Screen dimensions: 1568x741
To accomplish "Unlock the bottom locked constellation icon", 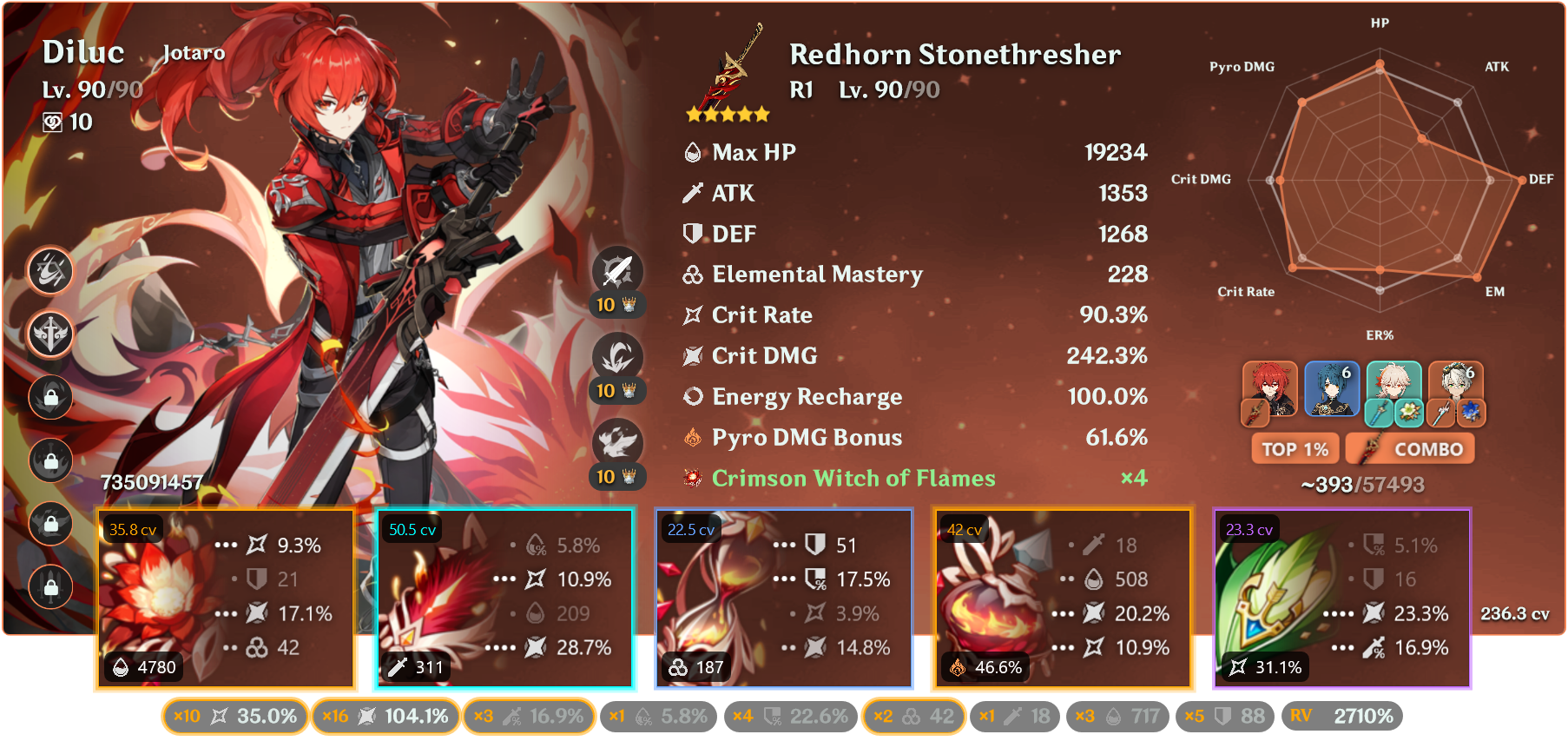I will point(50,586).
